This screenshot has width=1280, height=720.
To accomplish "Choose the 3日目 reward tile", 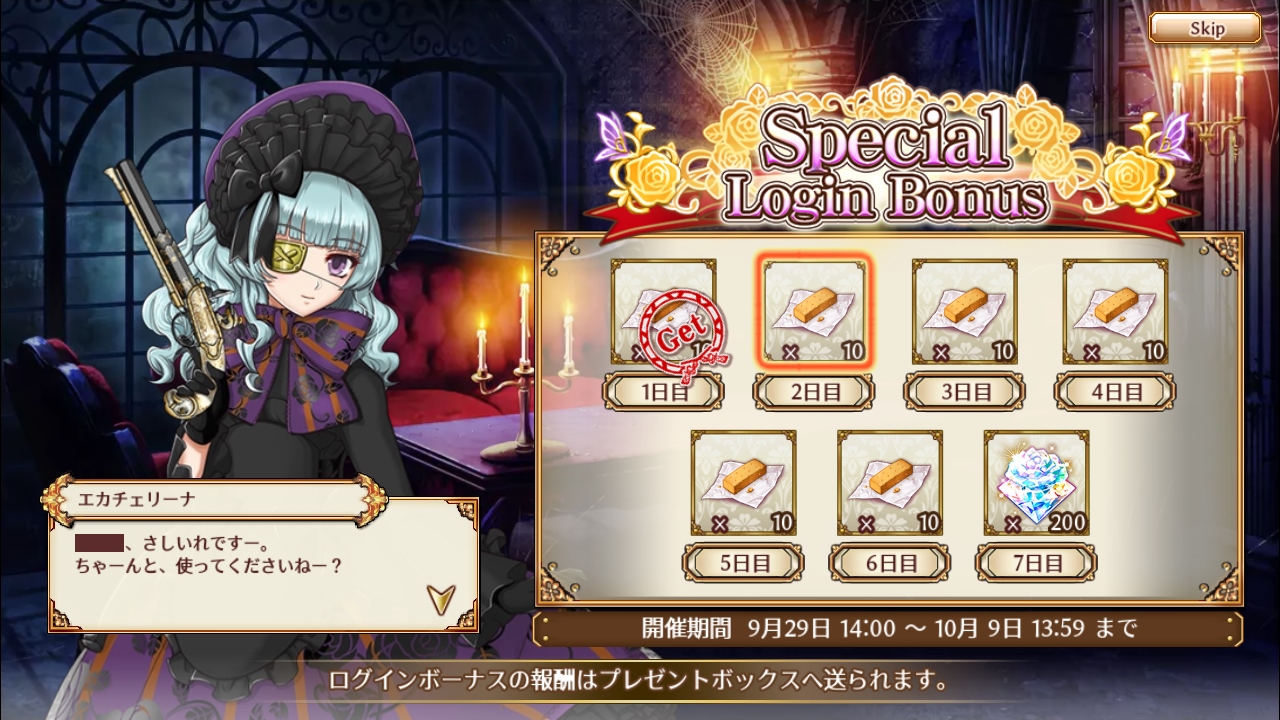I will click(x=964, y=312).
